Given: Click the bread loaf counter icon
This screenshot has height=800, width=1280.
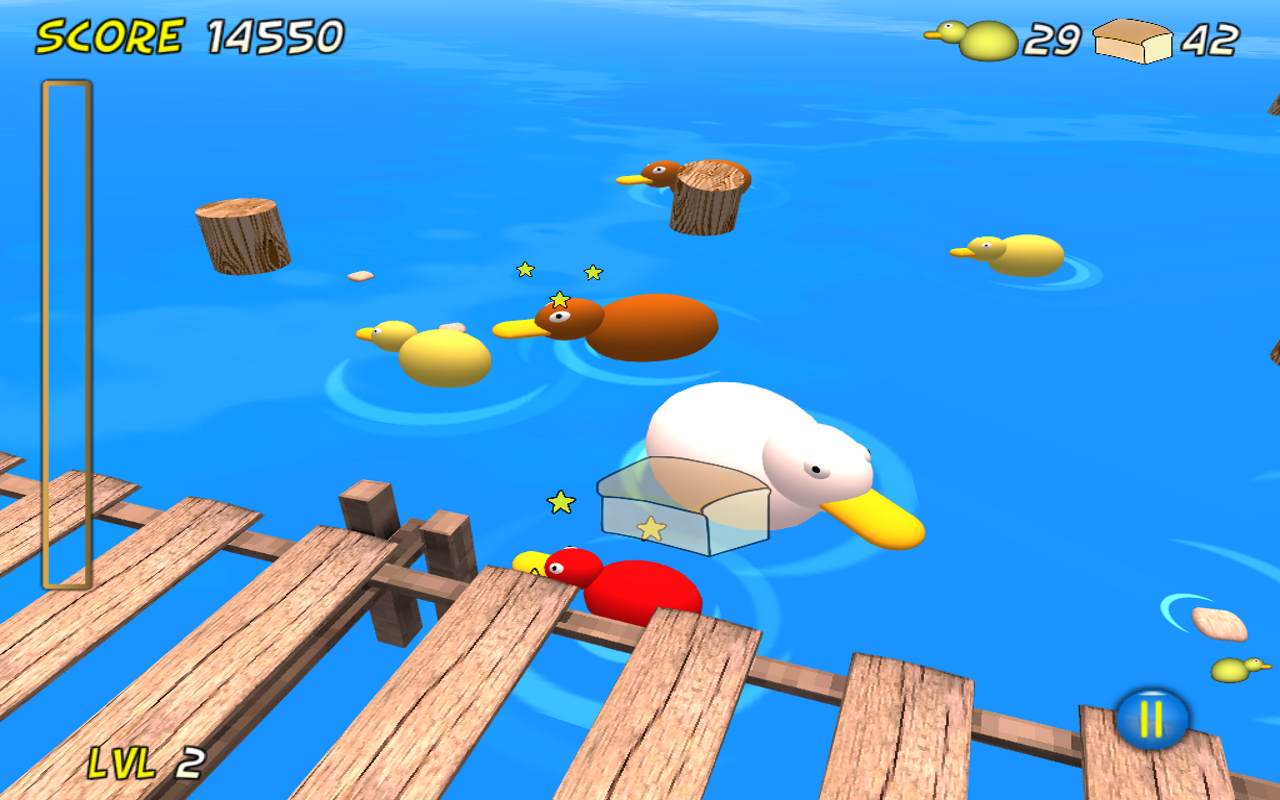Looking at the screenshot, I should click(x=1135, y=40).
